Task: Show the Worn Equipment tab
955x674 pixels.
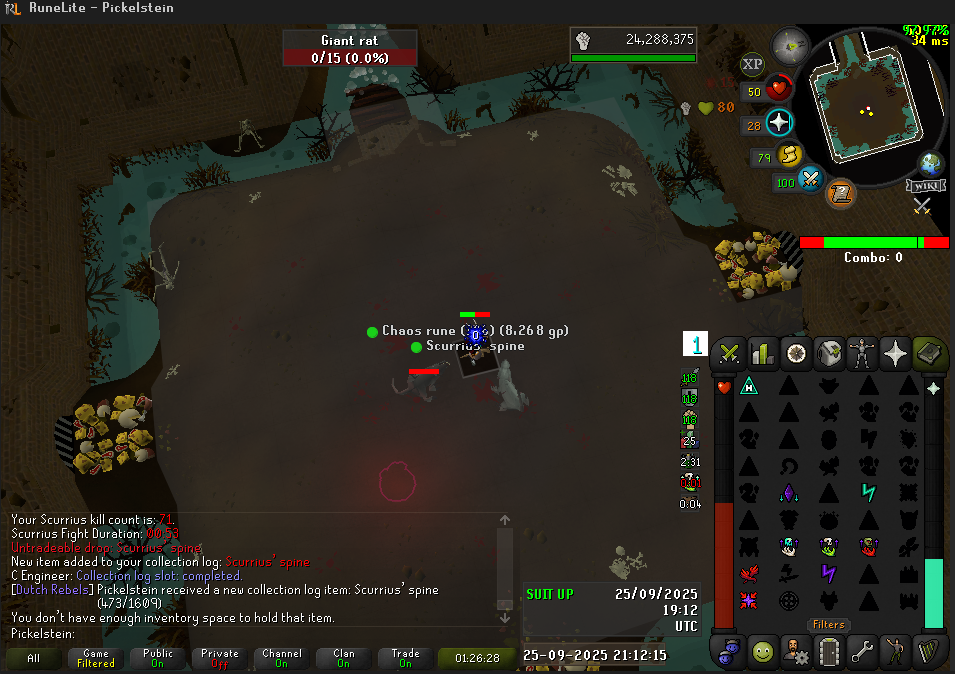Action: pyautogui.click(x=862, y=353)
